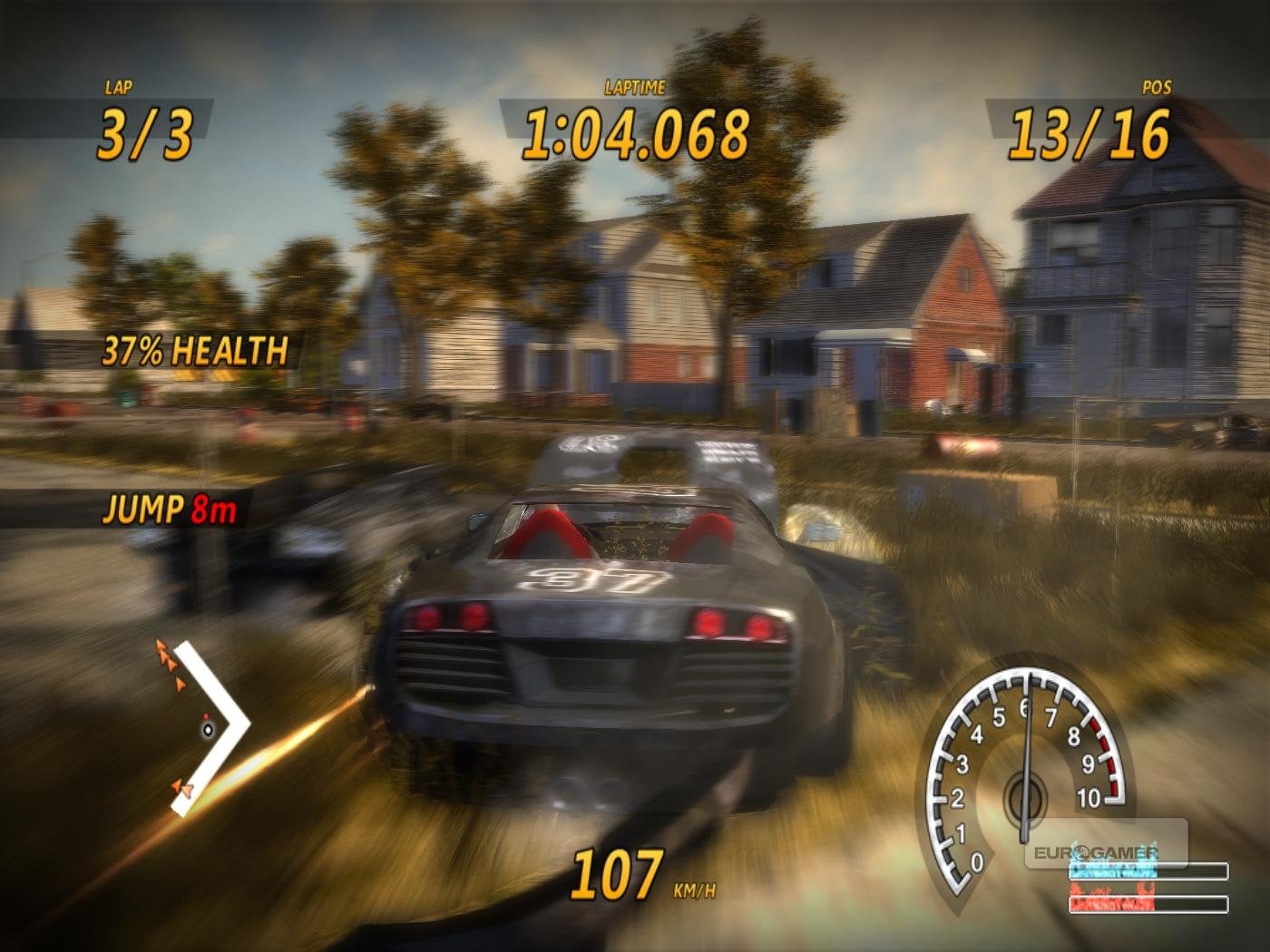This screenshot has width=1270, height=952.
Task: Select the 37% HEALTH warning text
Action: pos(193,348)
